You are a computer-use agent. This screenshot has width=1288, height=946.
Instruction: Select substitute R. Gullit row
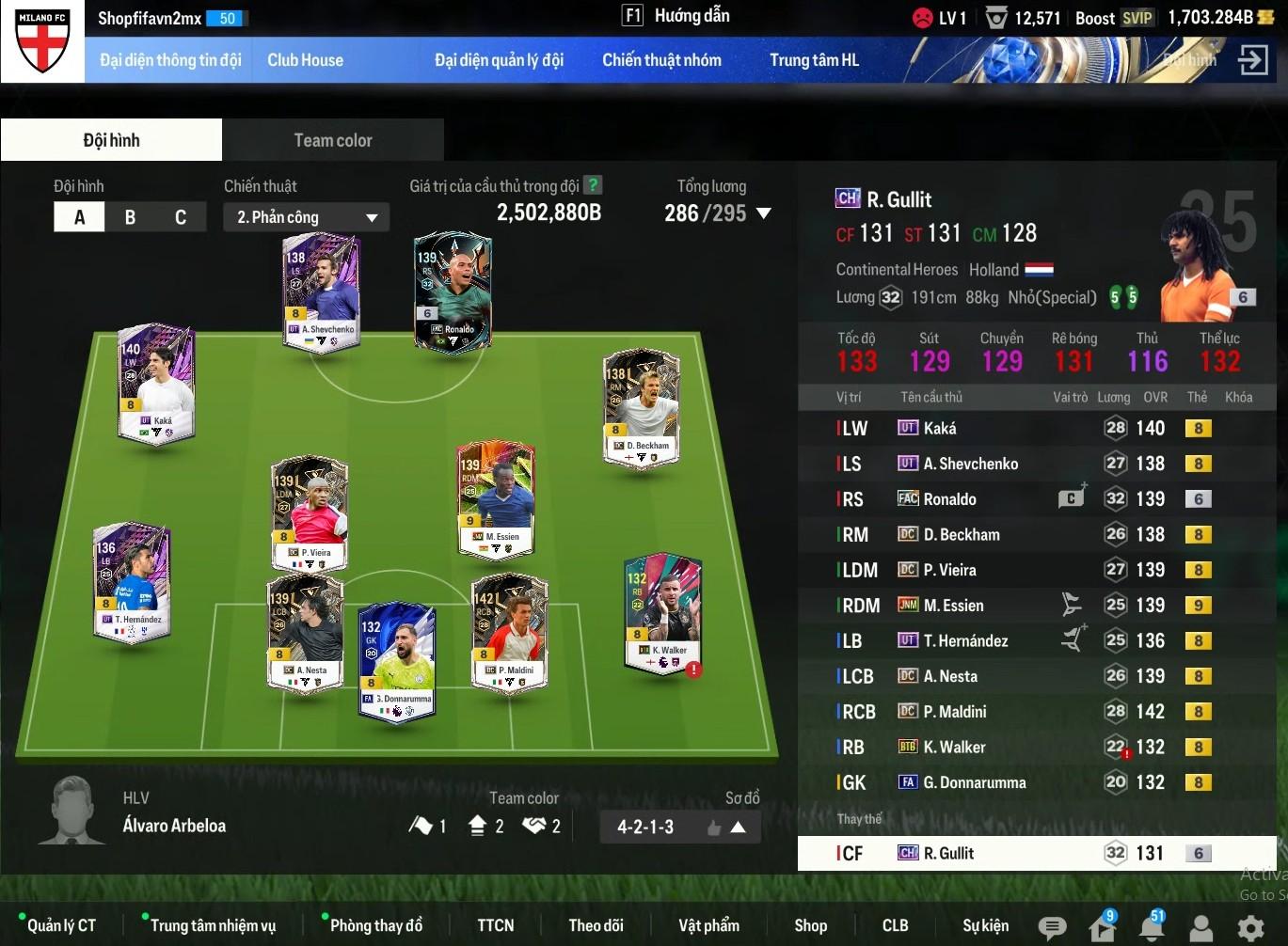(1035, 854)
